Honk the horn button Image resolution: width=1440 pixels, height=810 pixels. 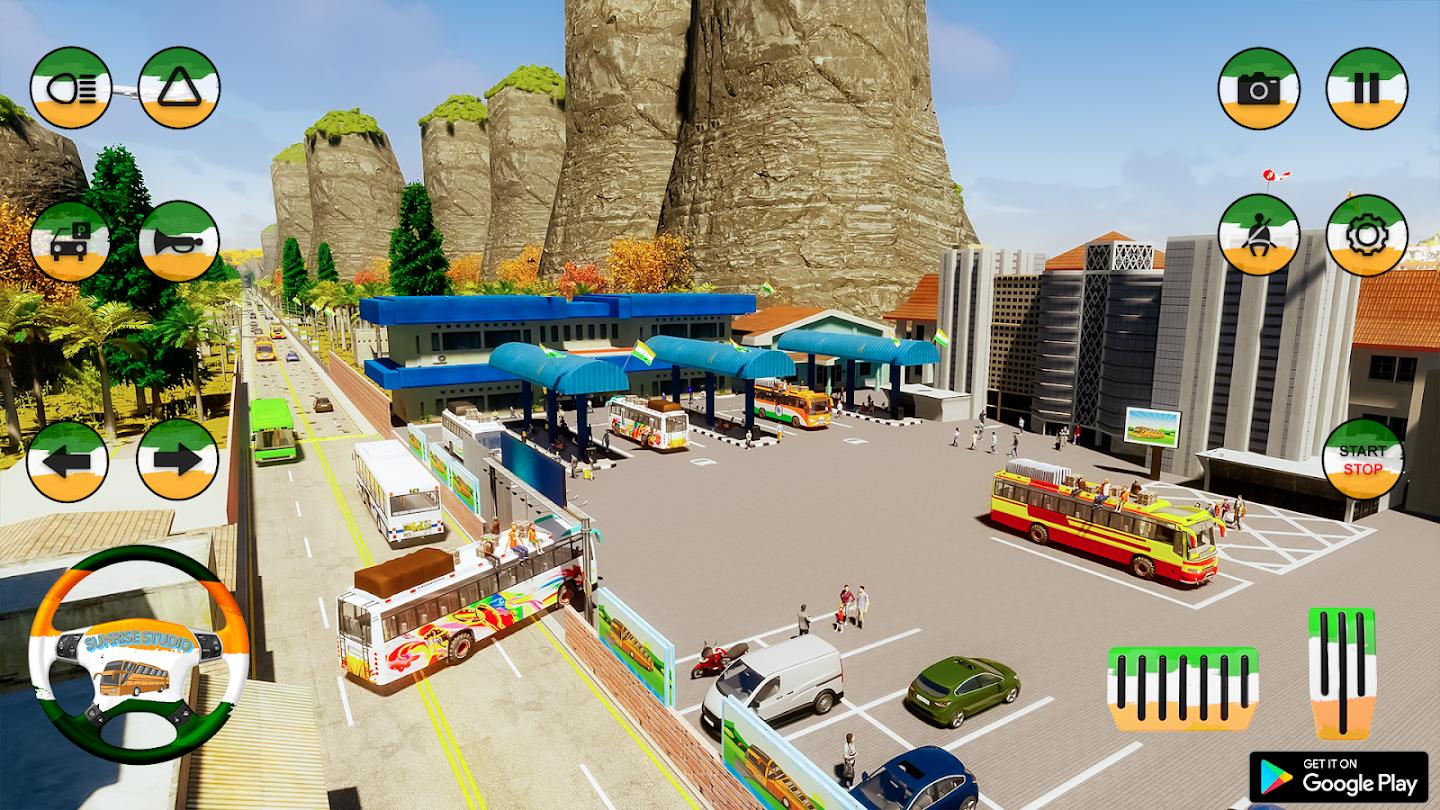[x=179, y=241]
